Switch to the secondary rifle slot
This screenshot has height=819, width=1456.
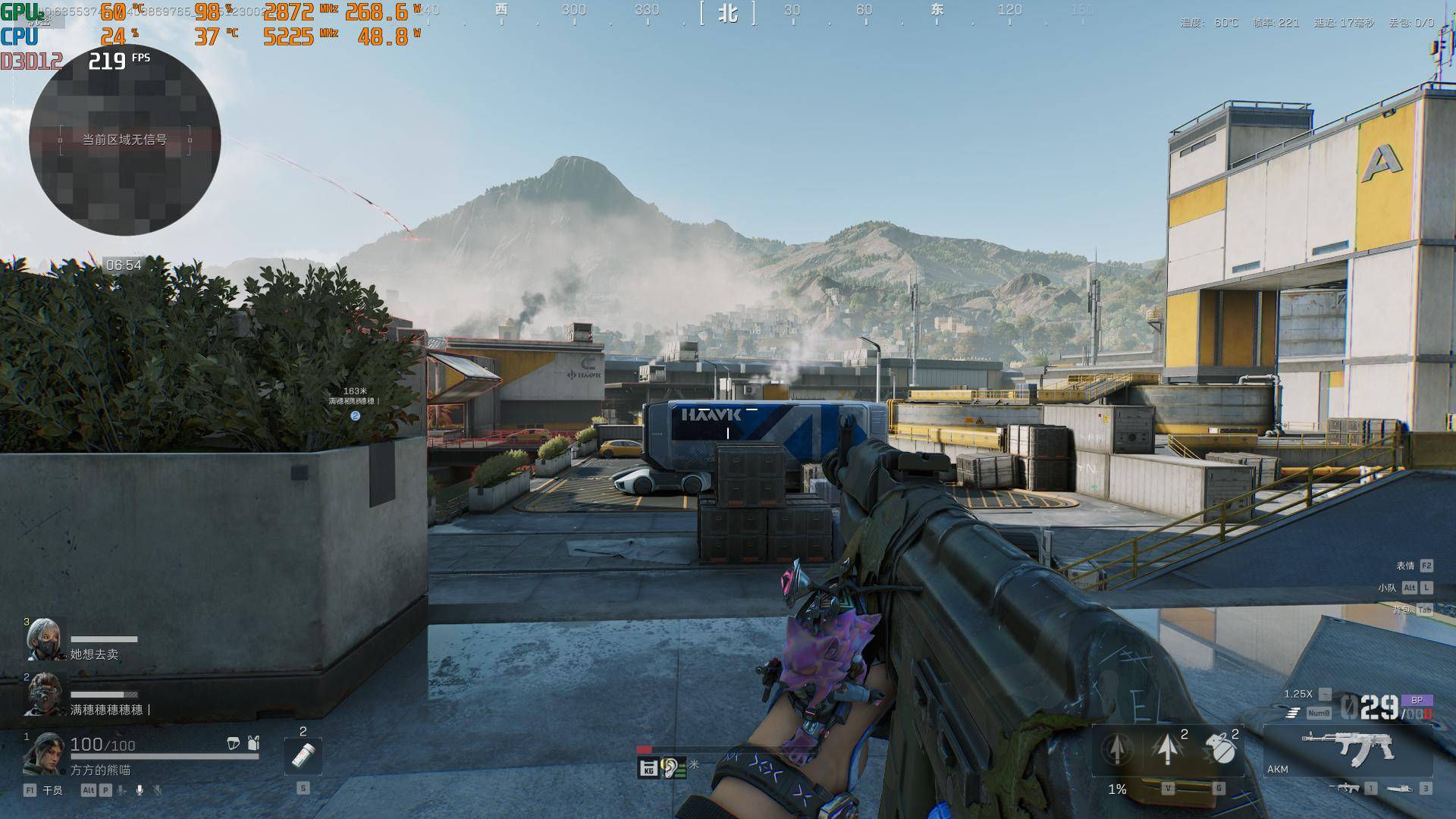1348,789
